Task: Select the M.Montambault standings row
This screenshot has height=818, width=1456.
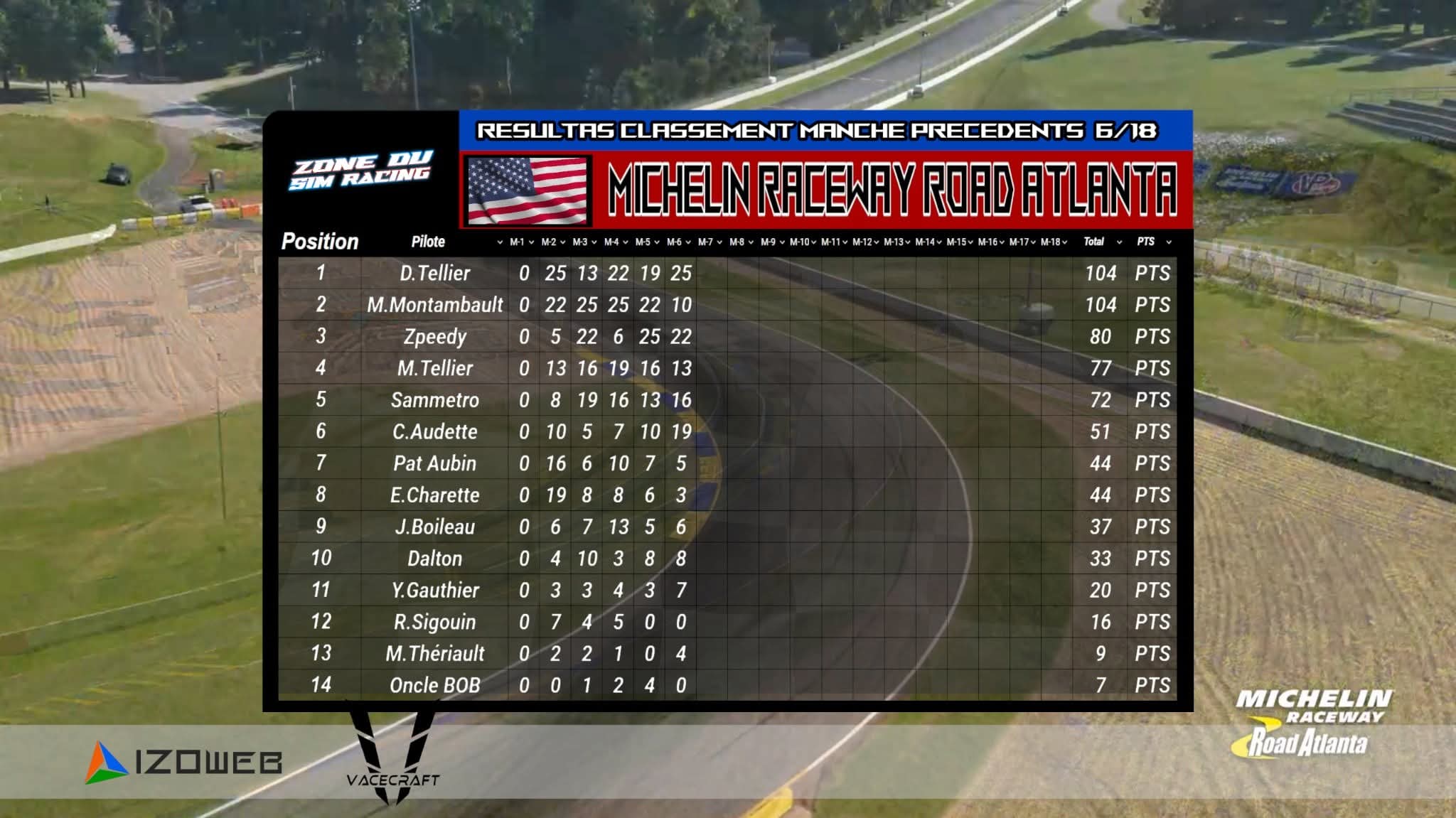Action: click(x=434, y=305)
